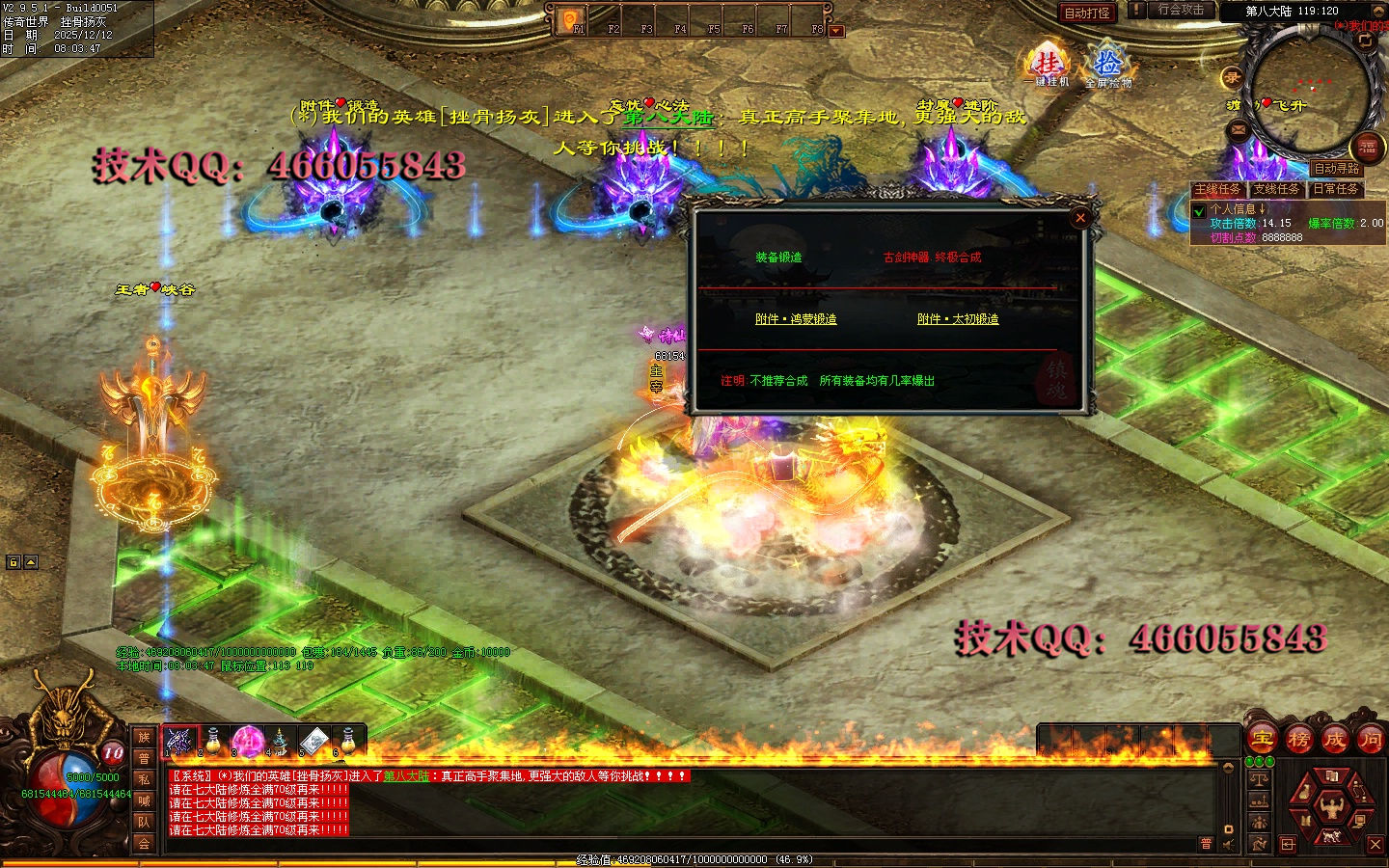
Task: Click the 行会攻击 guild attack button
Action: pos(1180,10)
